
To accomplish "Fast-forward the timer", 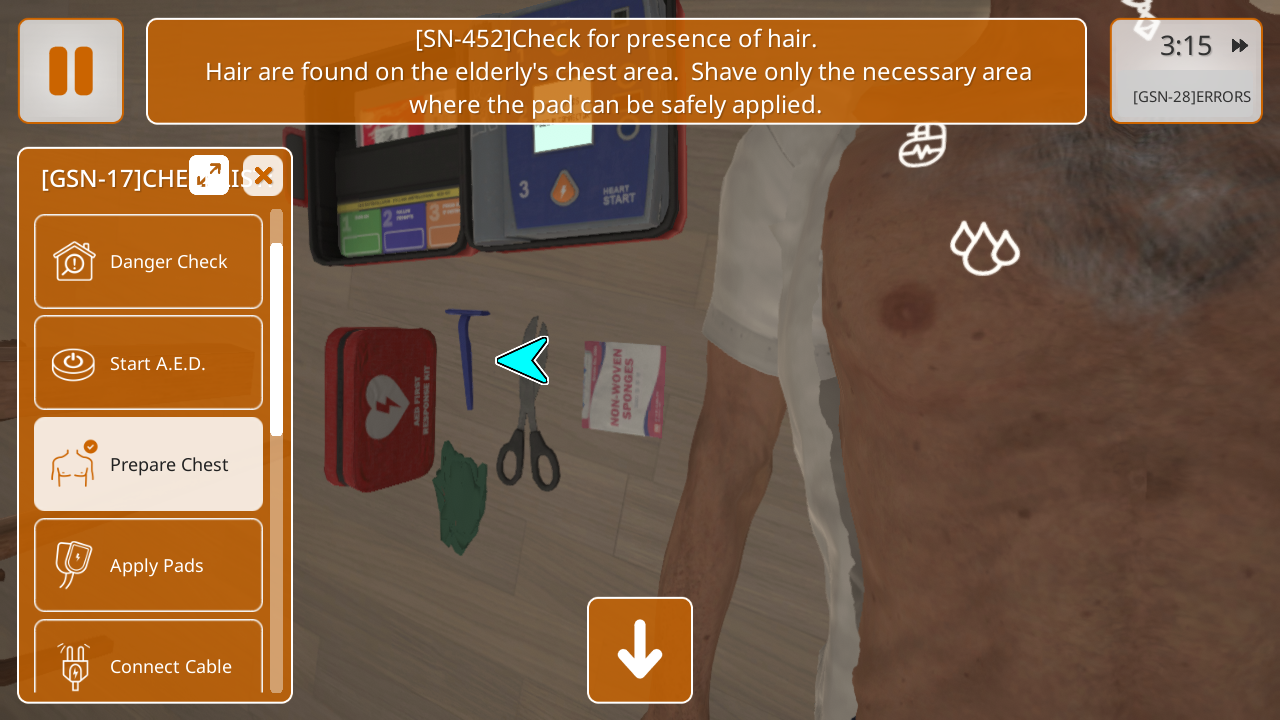I will (1240, 46).
